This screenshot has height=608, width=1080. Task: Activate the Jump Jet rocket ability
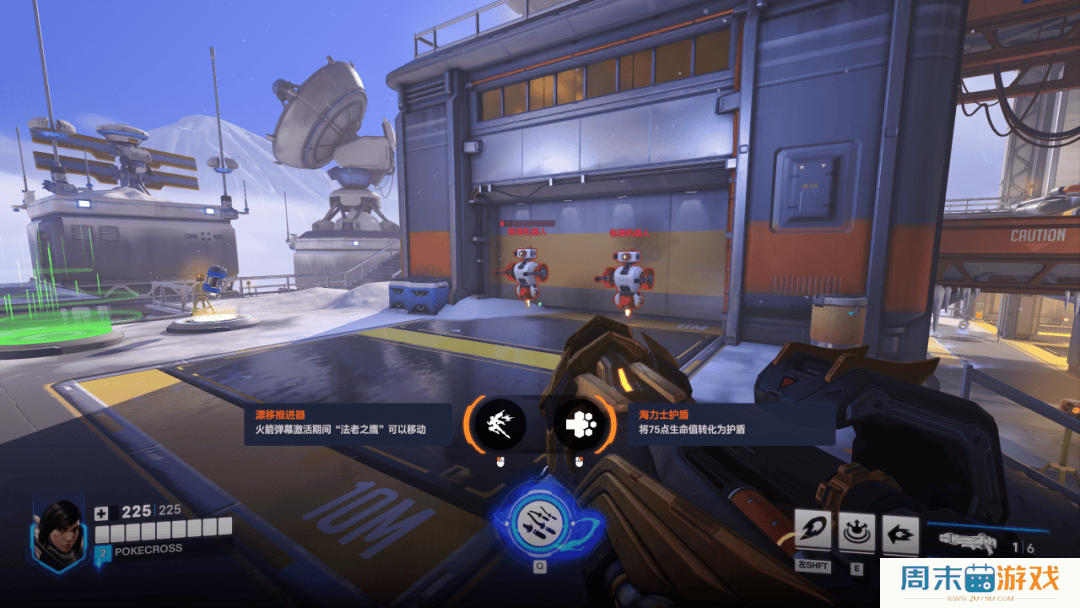(x=813, y=531)
